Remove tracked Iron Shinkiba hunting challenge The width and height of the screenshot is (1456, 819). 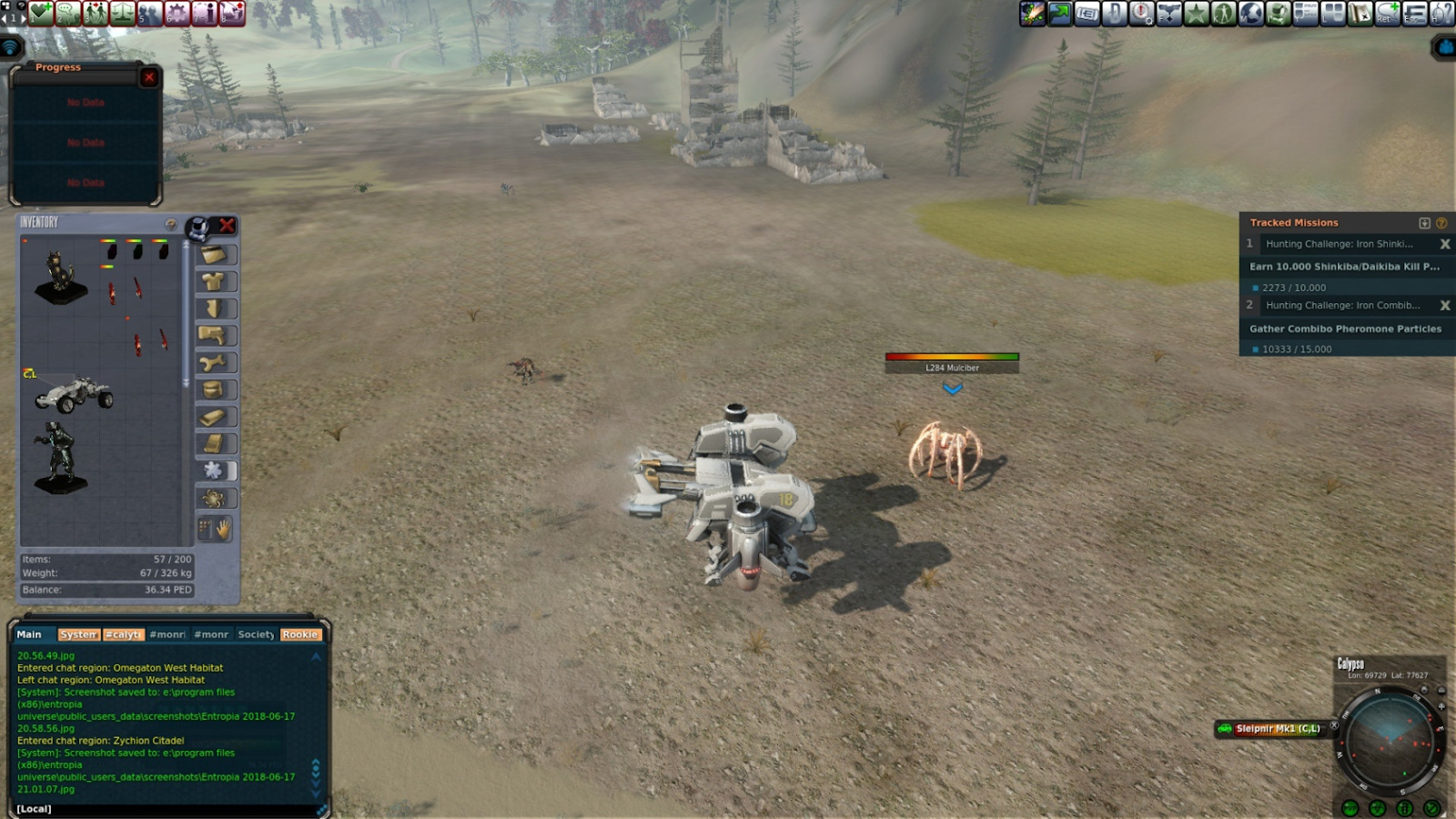pos(1444,244)
